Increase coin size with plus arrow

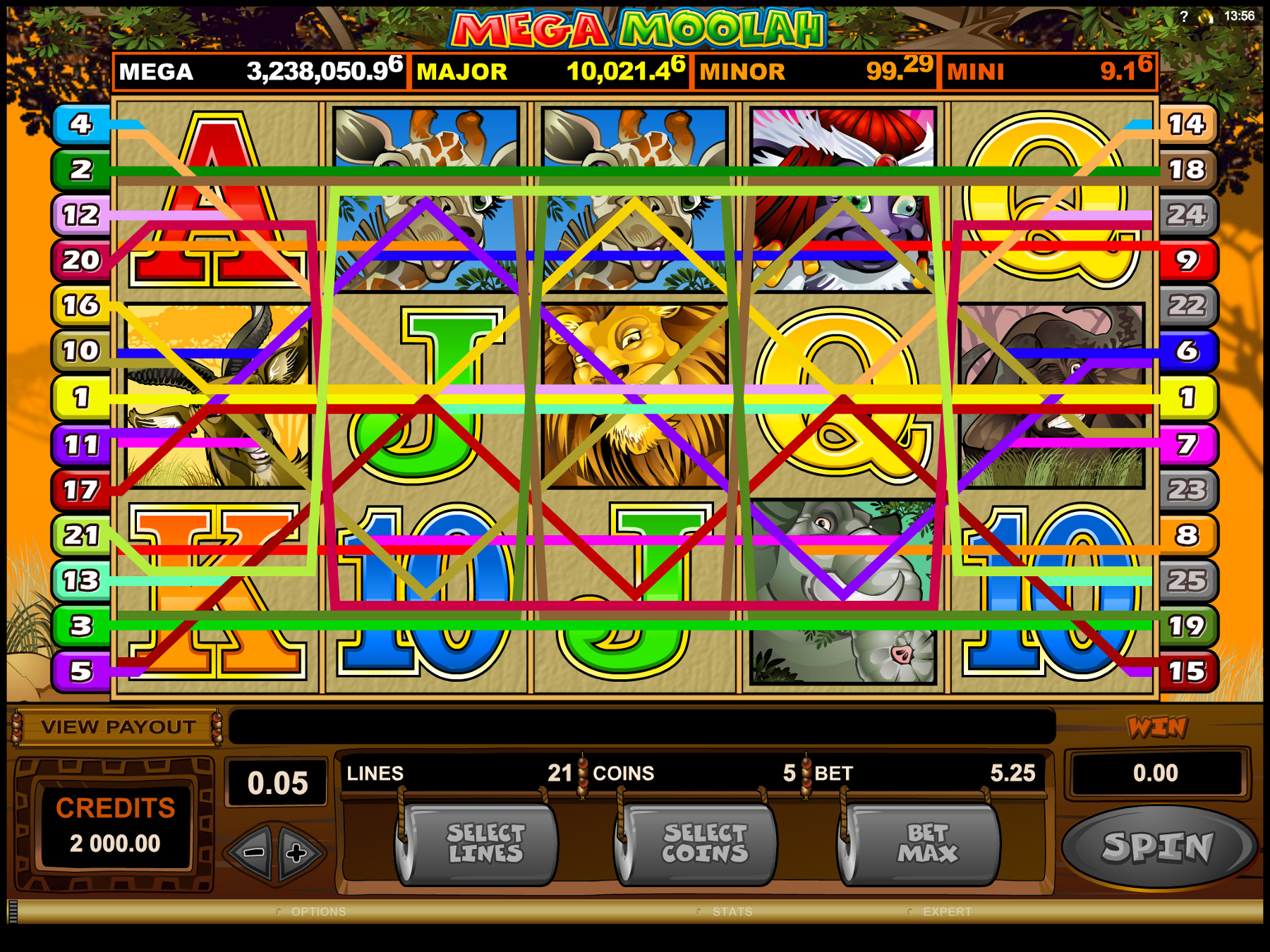point(298,853)
